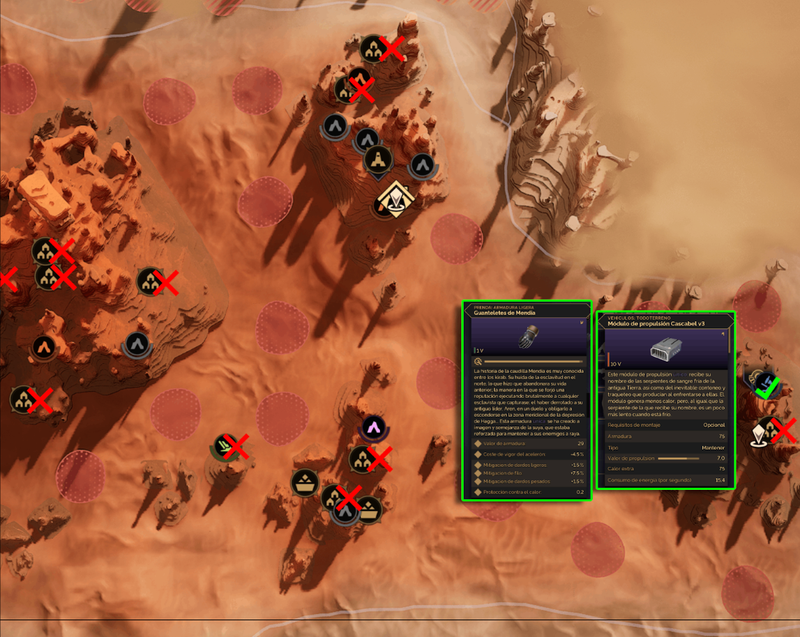Click the green crashed-ship marker crossed out

coord(226,446)
